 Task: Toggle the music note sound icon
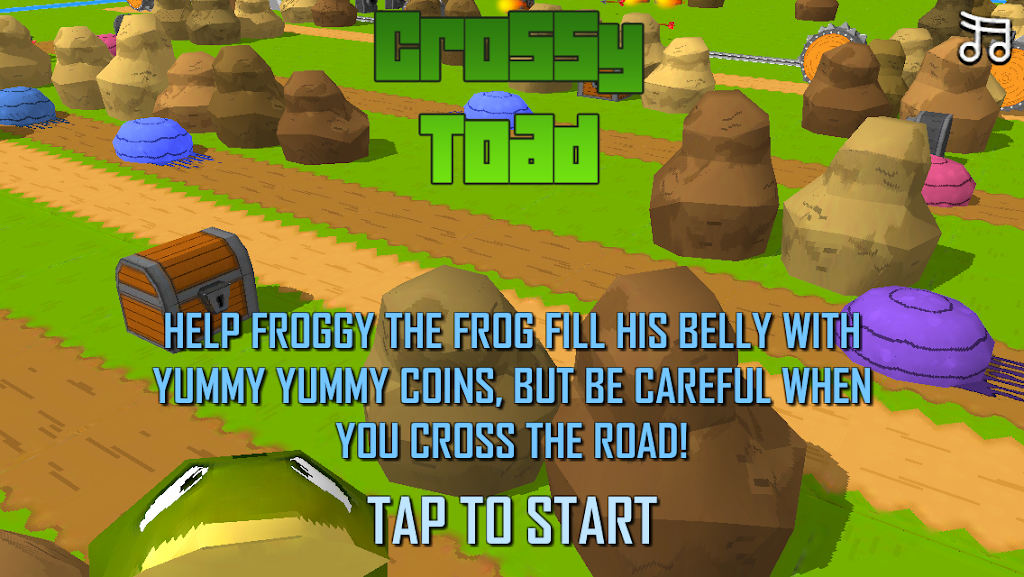984,39
